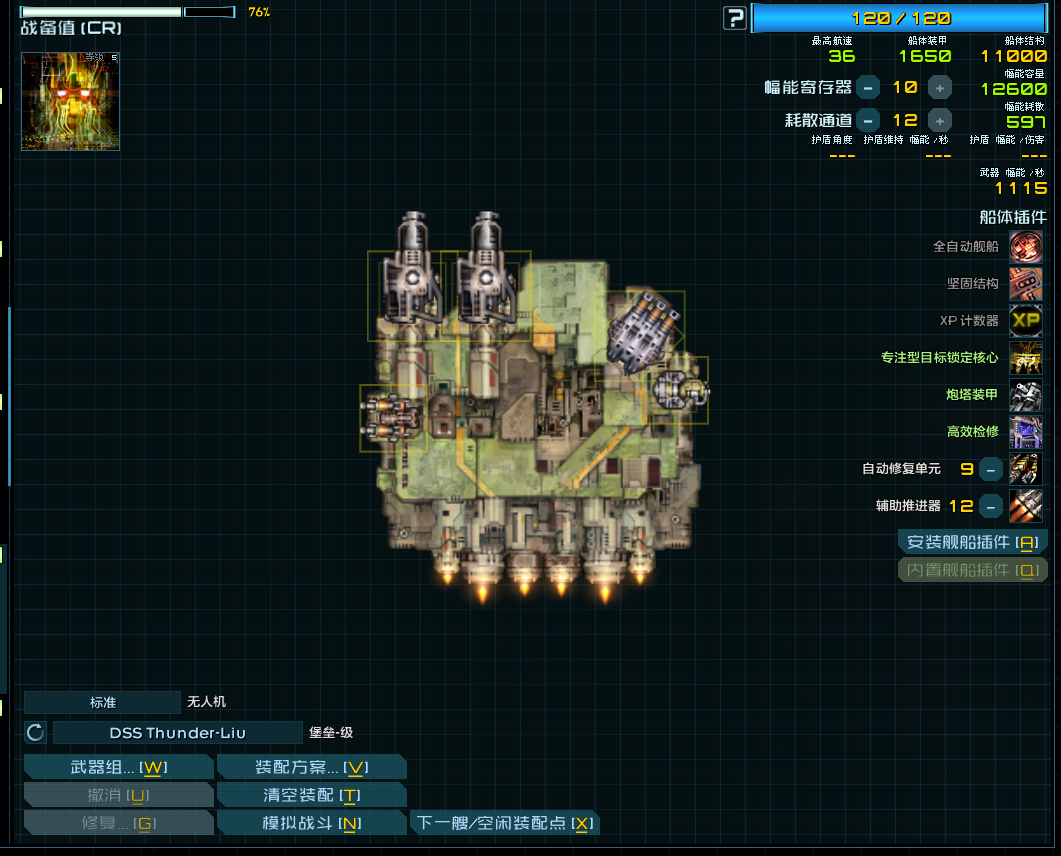Edit the ship name DSS Thunder-Liu
The width and height of the screenshot is (1061, 856).
point(177,733)
